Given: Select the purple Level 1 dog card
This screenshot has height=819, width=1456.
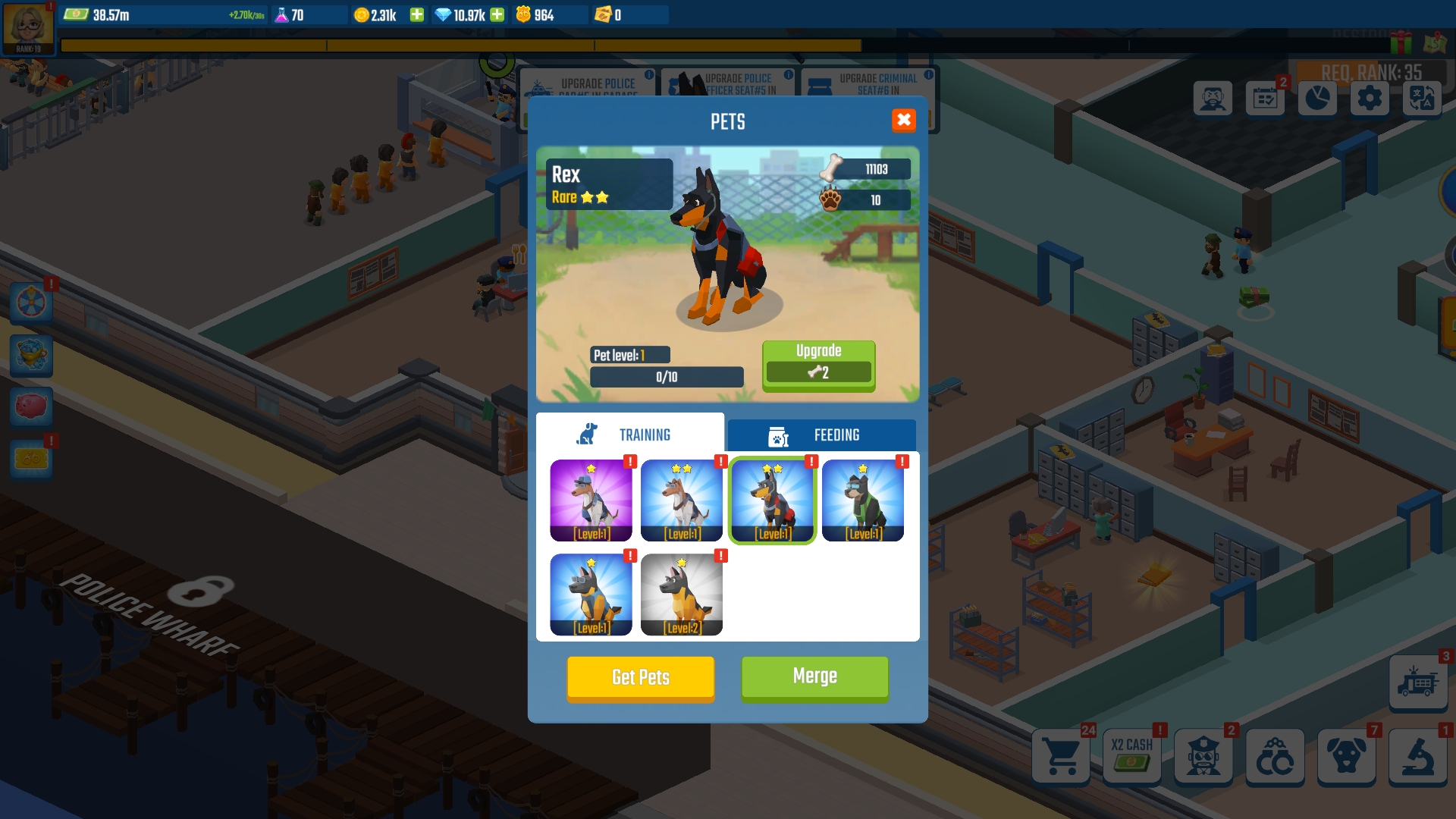Looking at the screenshot, I should (x=591, y=500).
